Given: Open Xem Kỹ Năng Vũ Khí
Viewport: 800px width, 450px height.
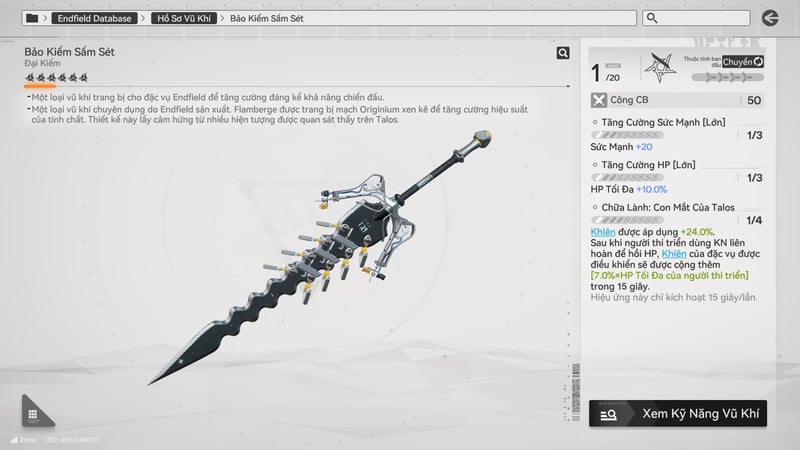Looking at the screenshot, I should click(677, 412).
